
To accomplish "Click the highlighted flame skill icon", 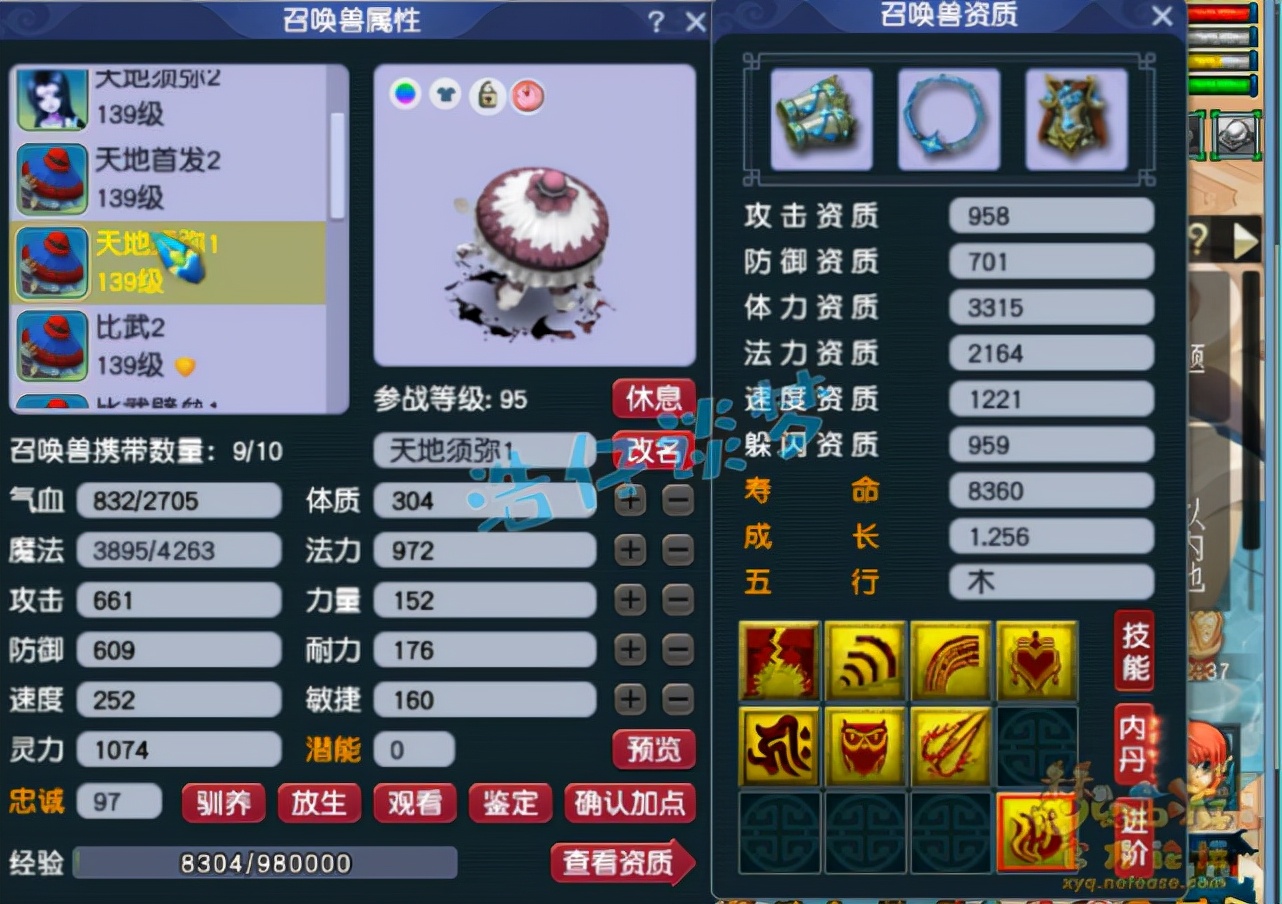I will (1036, 833).
